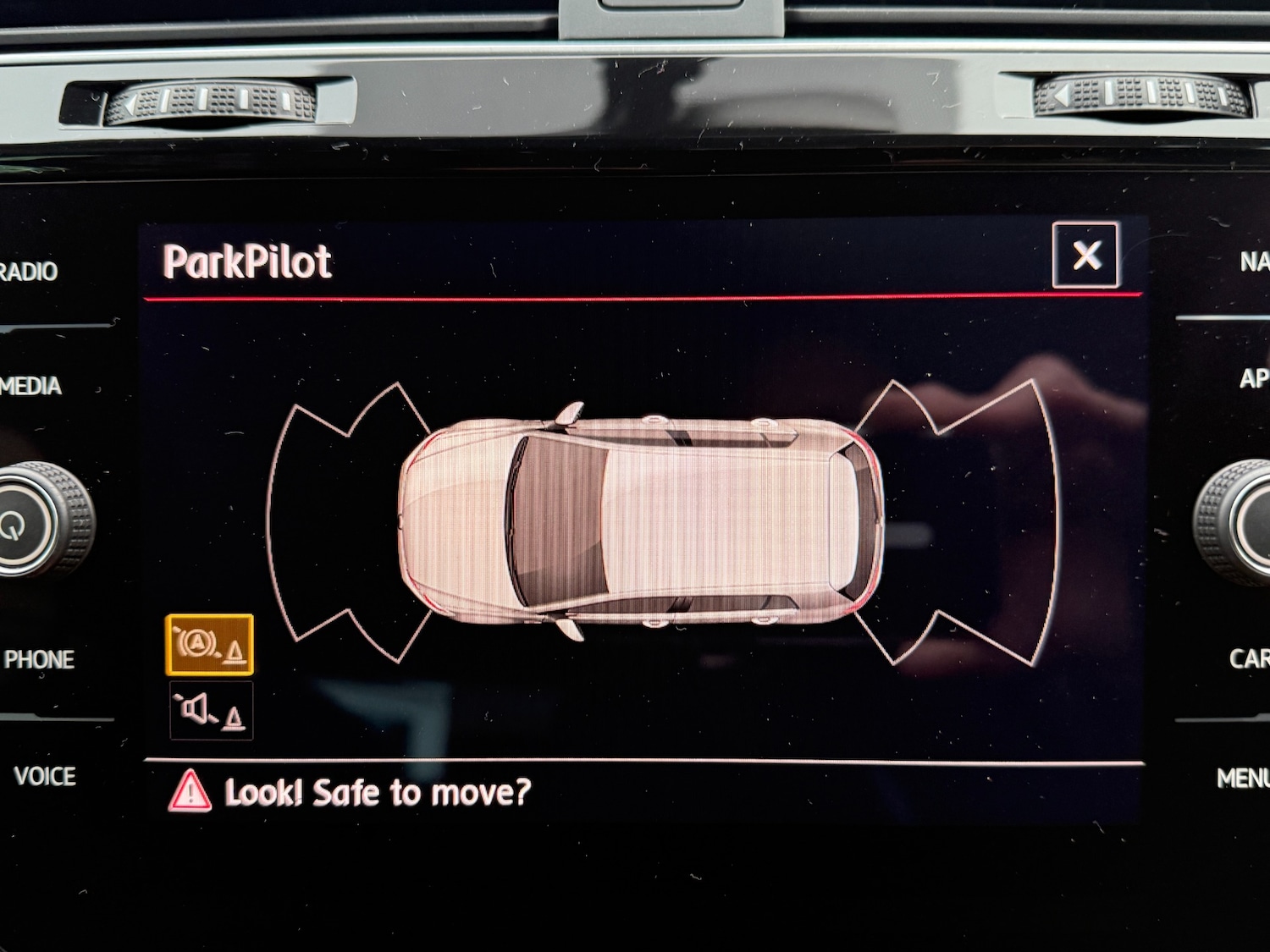Toggle the automatic braking assist icon
The image size is (1270, 952).
point(210,645)
